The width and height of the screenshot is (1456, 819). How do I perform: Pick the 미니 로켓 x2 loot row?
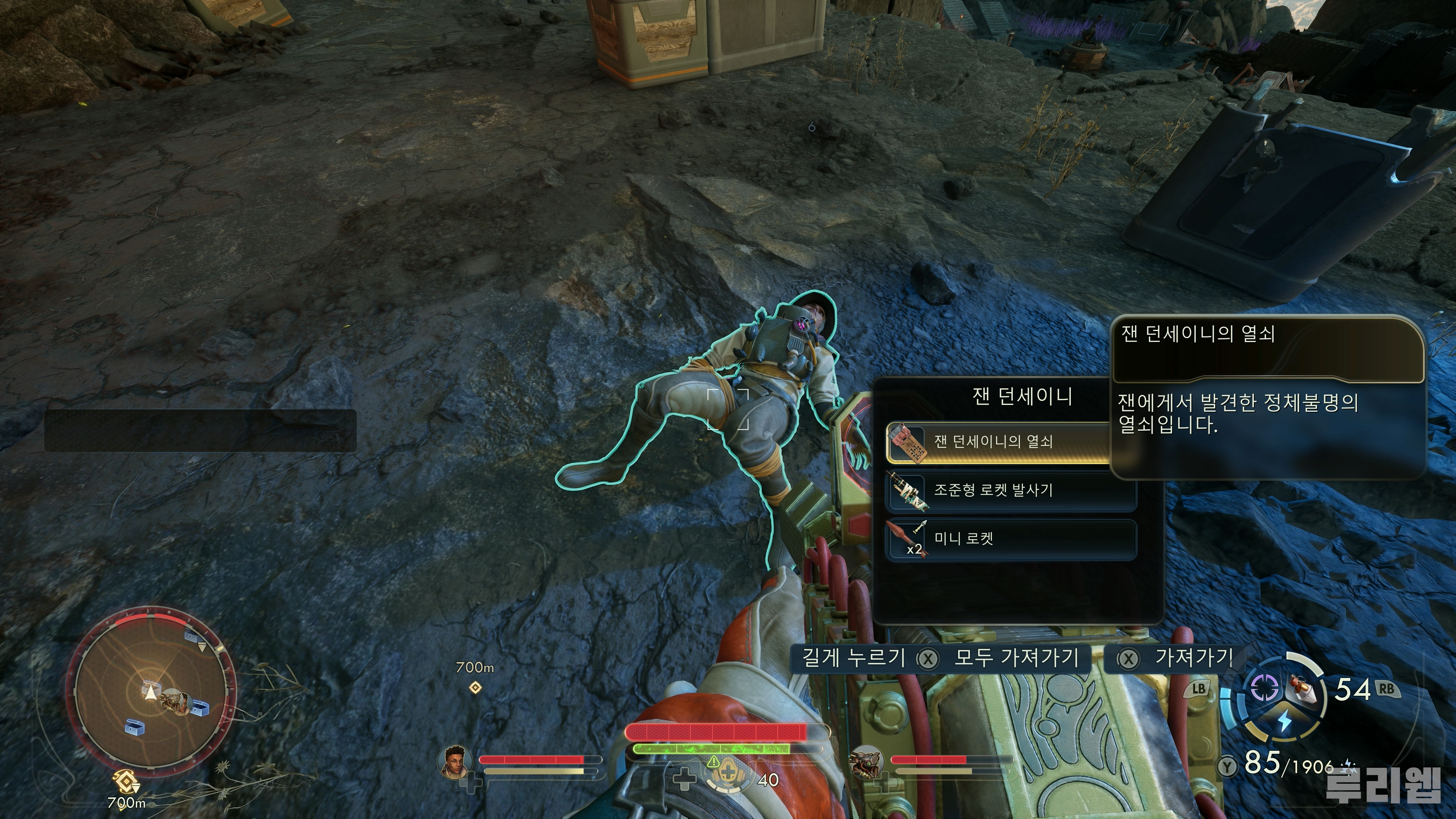[1010, 539]
